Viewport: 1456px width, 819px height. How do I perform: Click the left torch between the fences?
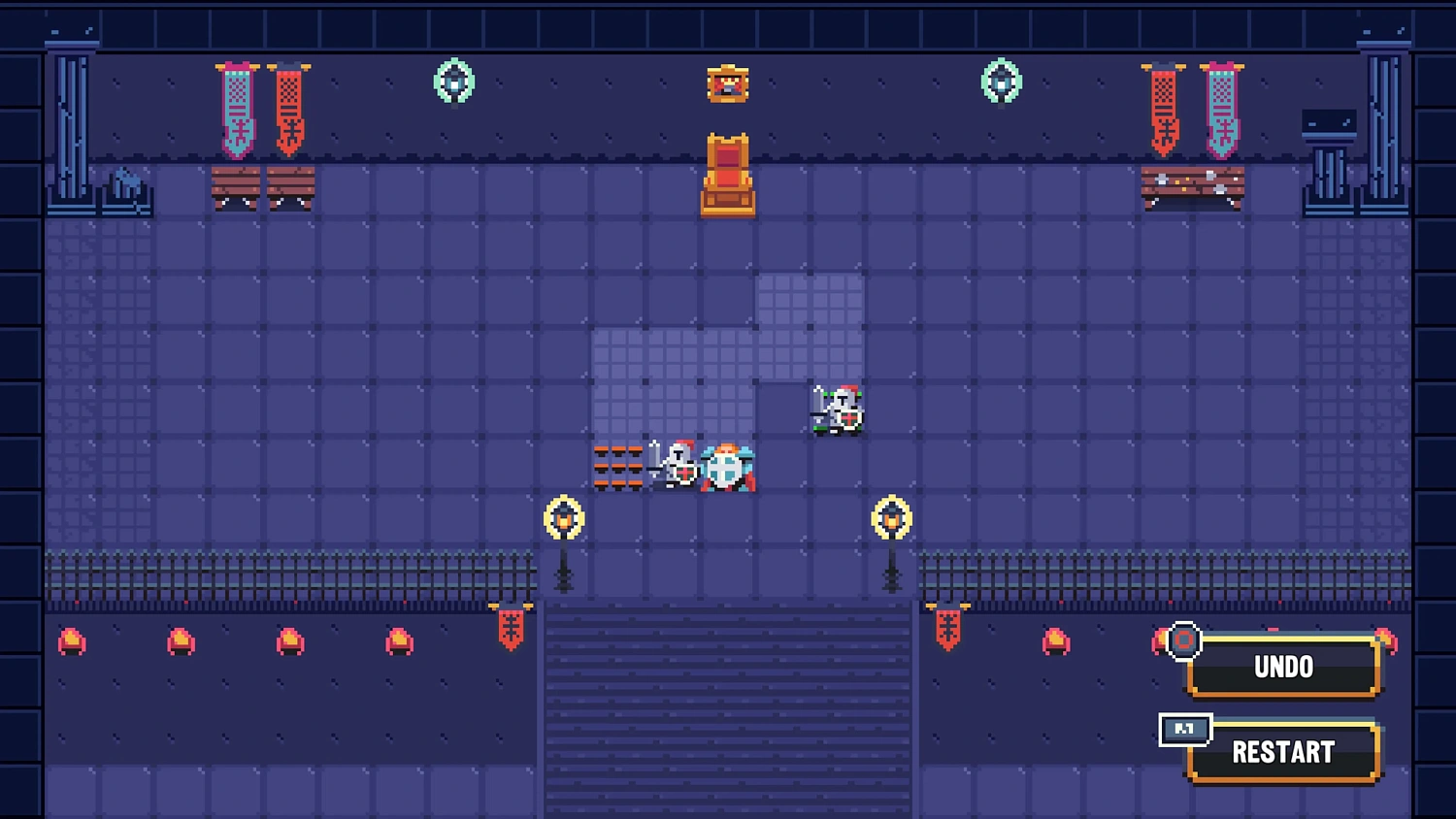coord(565,519)
